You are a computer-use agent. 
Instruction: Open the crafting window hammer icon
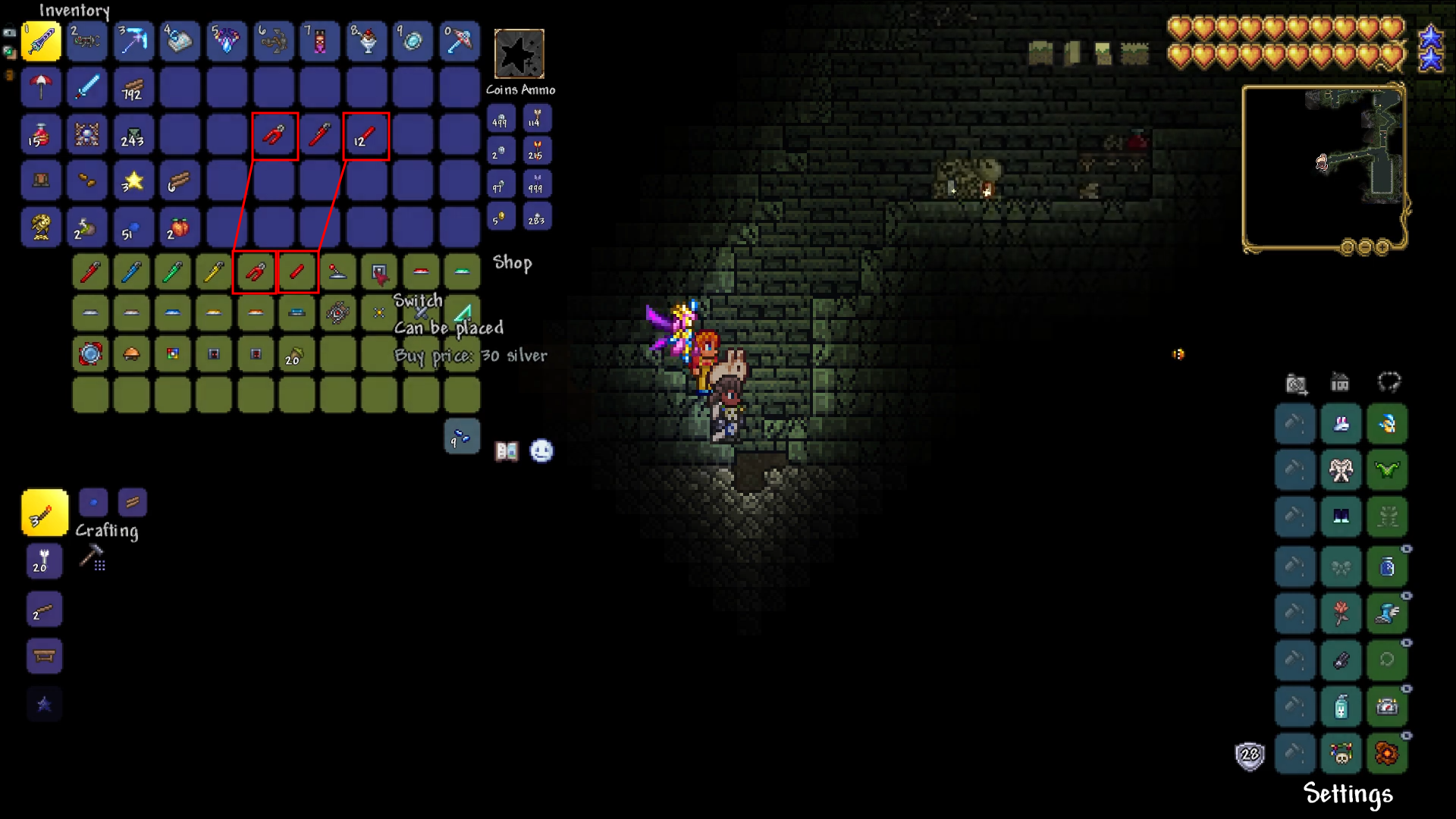click(x=93, y=558)
